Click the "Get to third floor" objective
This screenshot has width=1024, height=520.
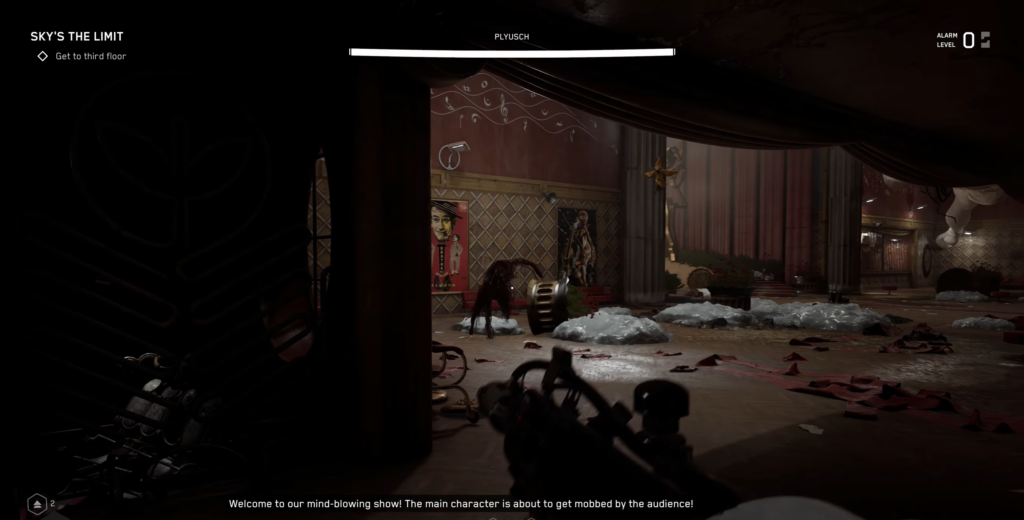tap(90, 56)
